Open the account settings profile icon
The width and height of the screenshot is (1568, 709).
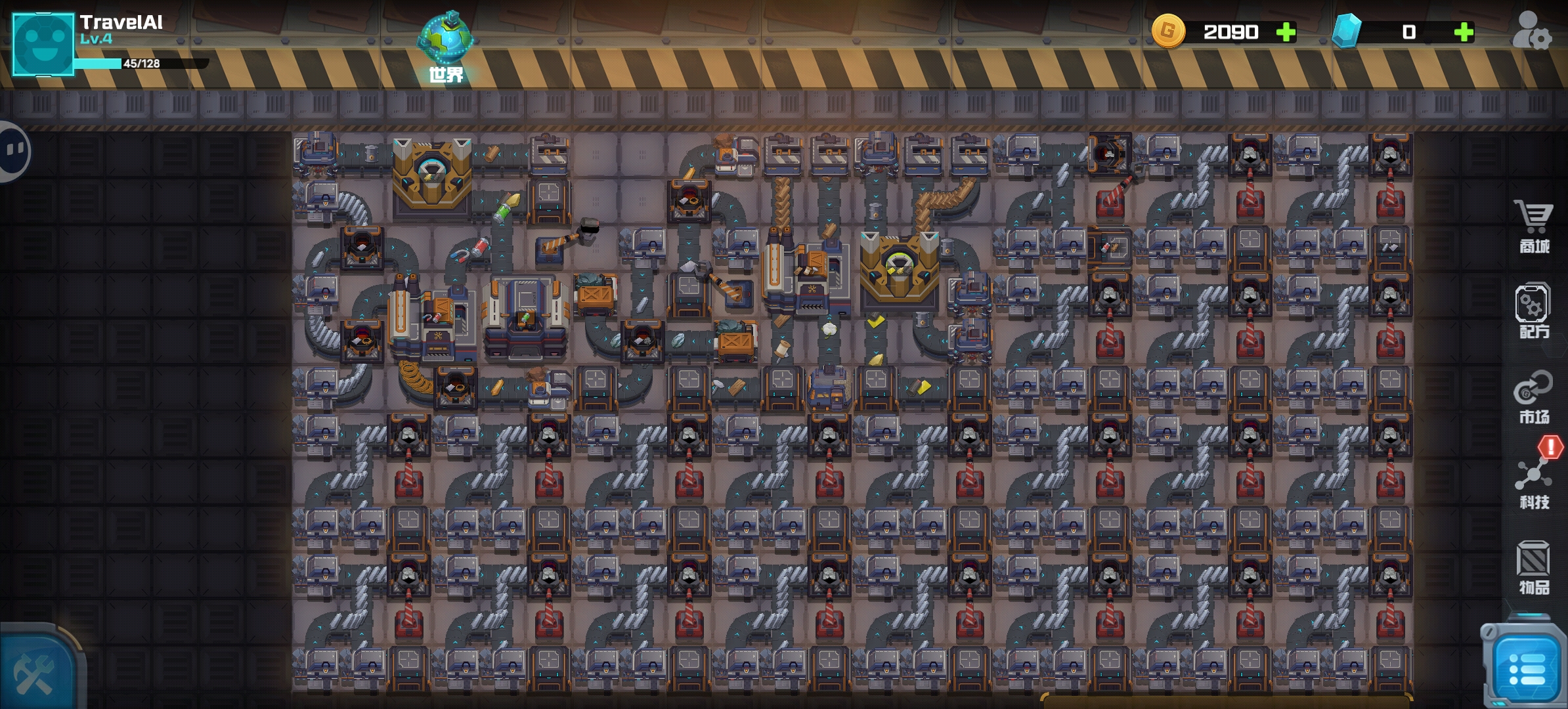pyautogui.click(x=1531, y=30)
